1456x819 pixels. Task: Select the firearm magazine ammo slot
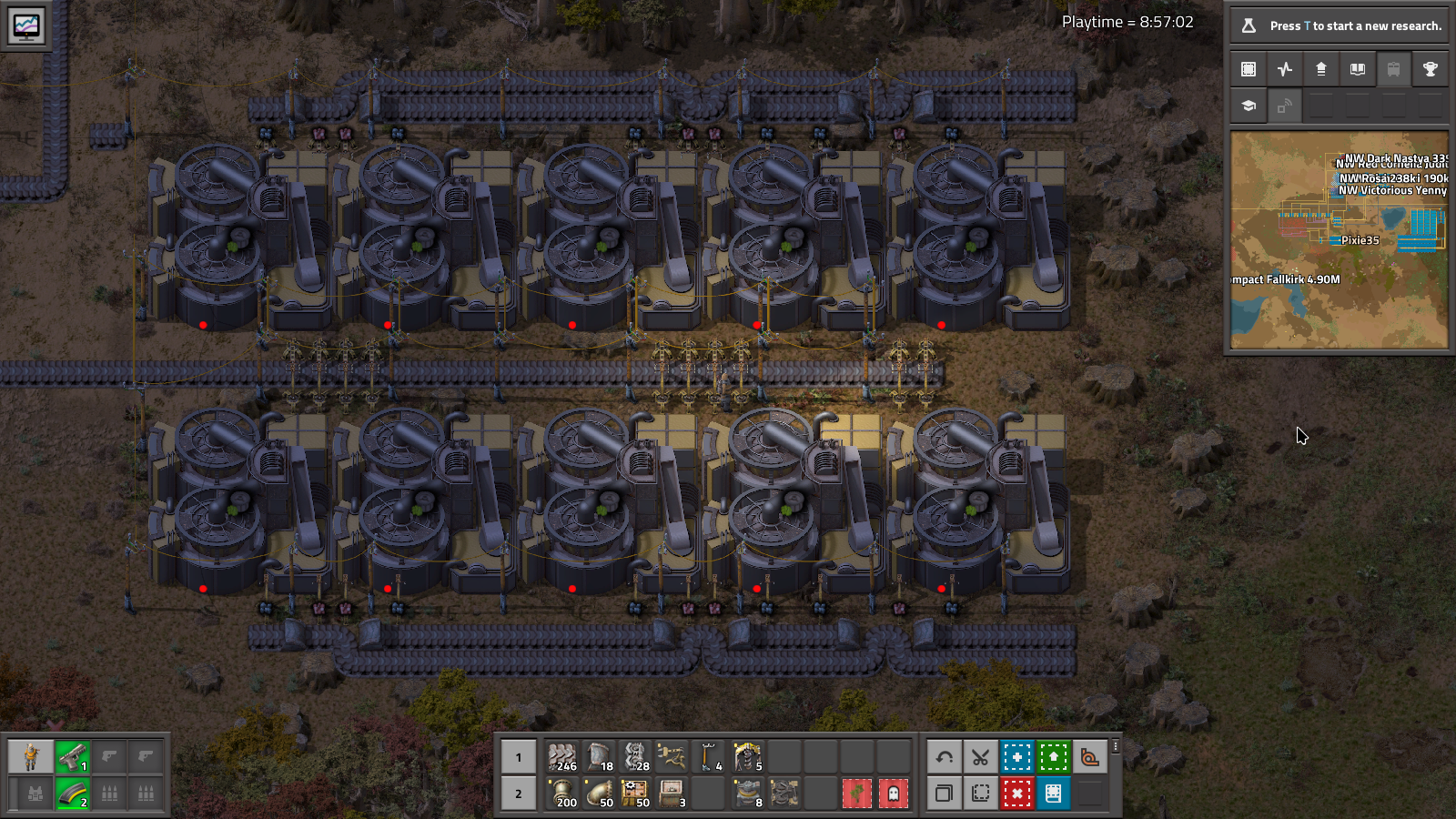click(x=72, y=794)
